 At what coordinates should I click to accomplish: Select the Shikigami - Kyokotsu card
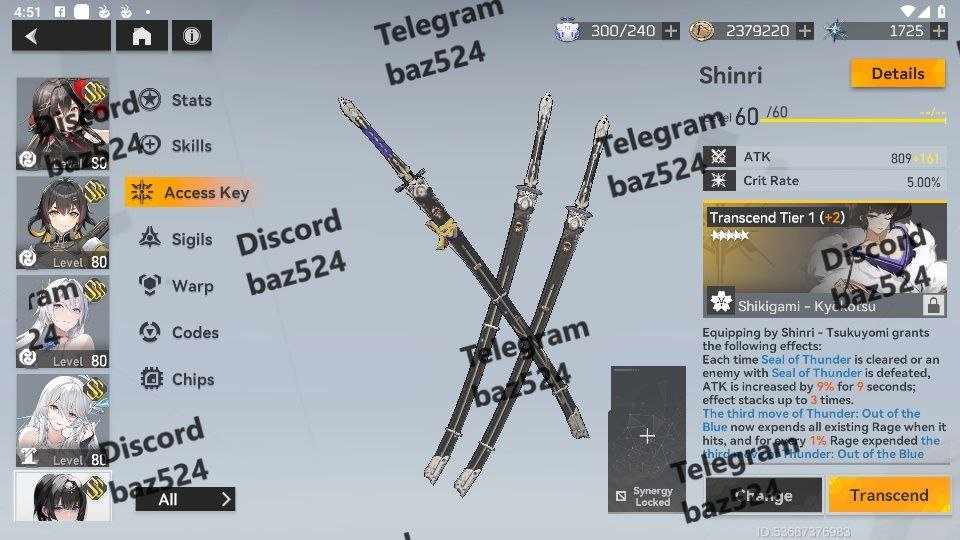(x=824, y=260)
